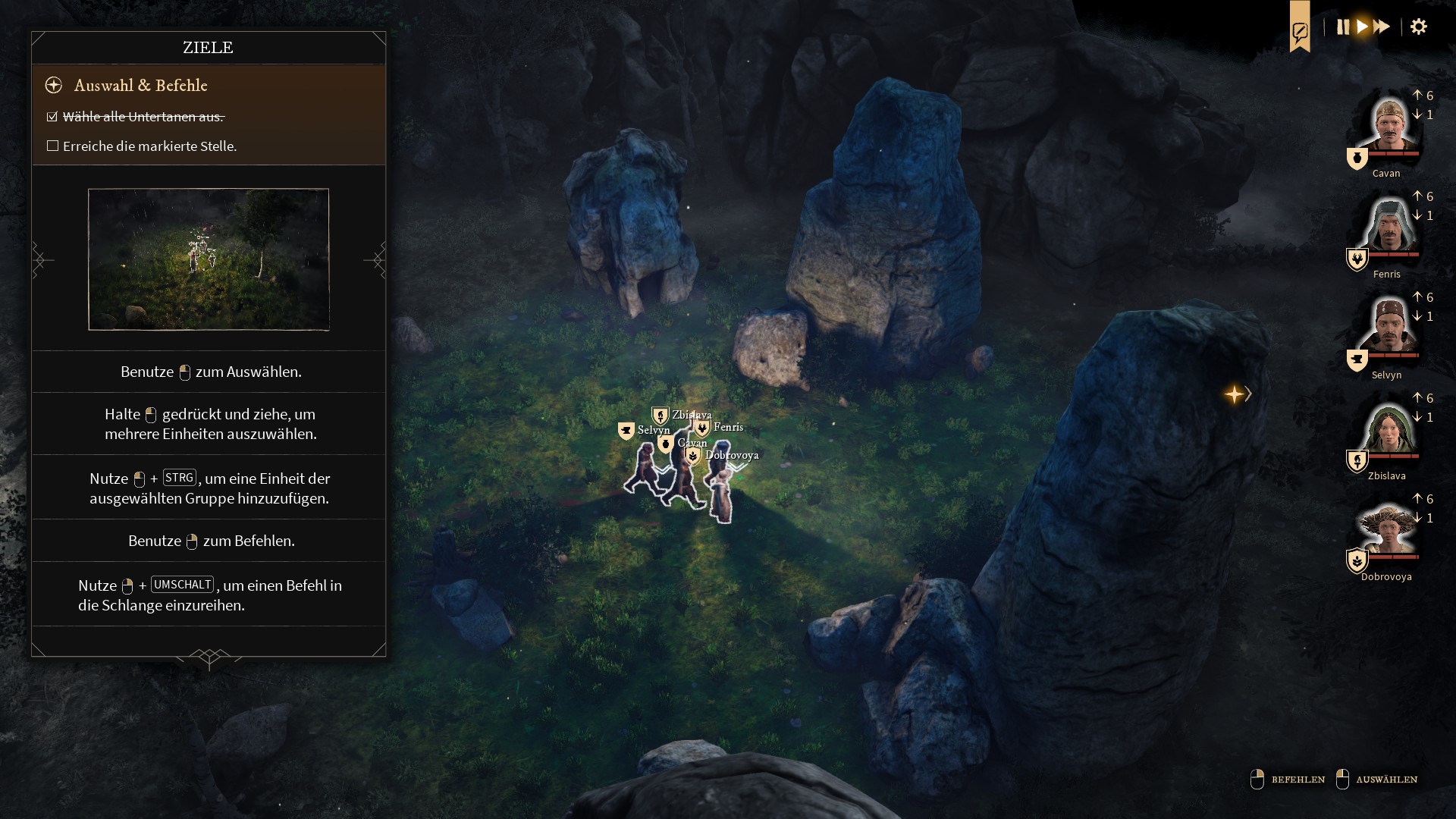Activate fast-forward speed
The height and width of the screenshot is (819, 1456).
click(x=1382, y=27)
